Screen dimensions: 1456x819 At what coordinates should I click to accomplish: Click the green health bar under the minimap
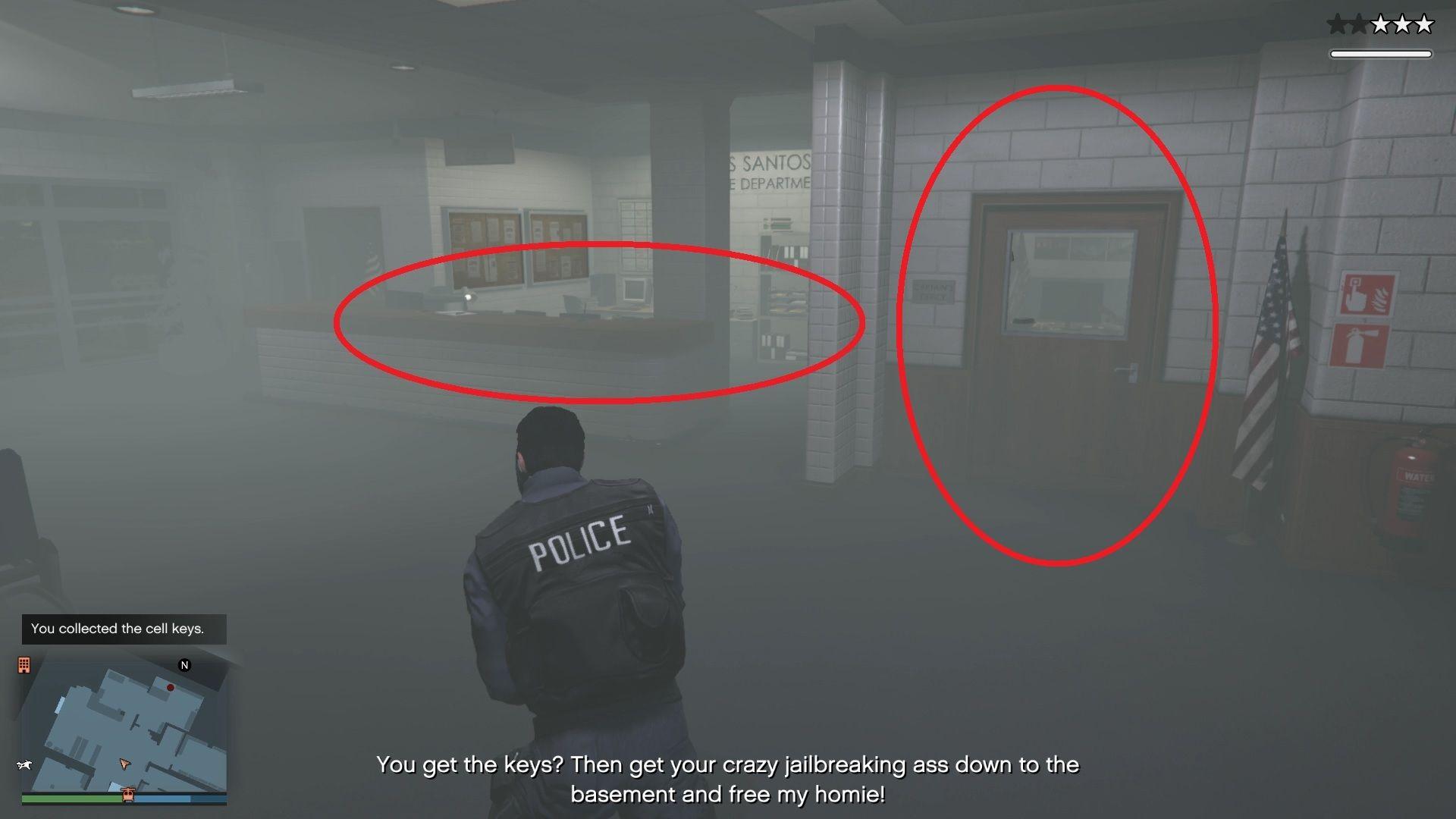pyautogui.click(x=71, y=798)
